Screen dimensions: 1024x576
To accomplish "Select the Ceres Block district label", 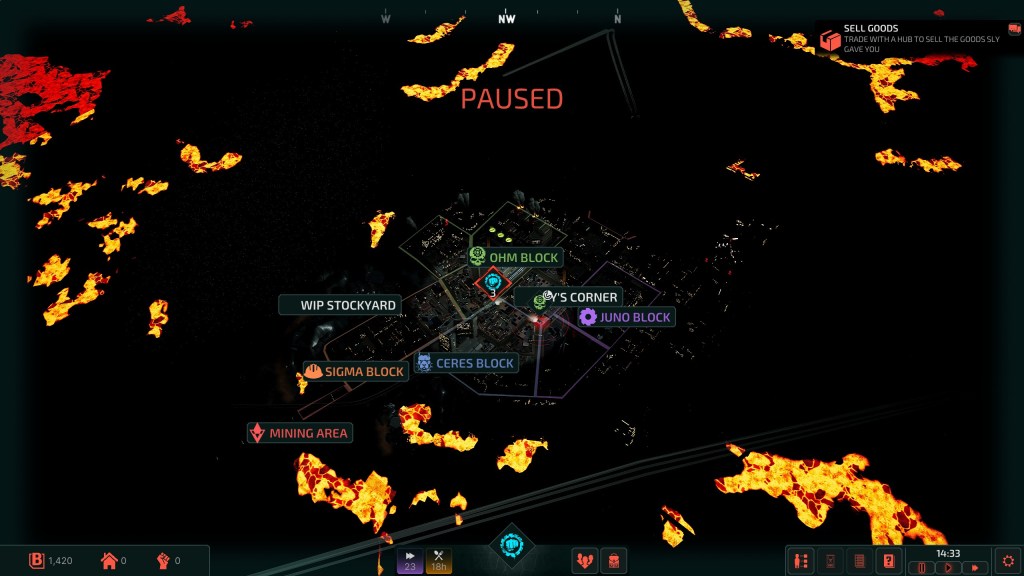I will 466,363.
